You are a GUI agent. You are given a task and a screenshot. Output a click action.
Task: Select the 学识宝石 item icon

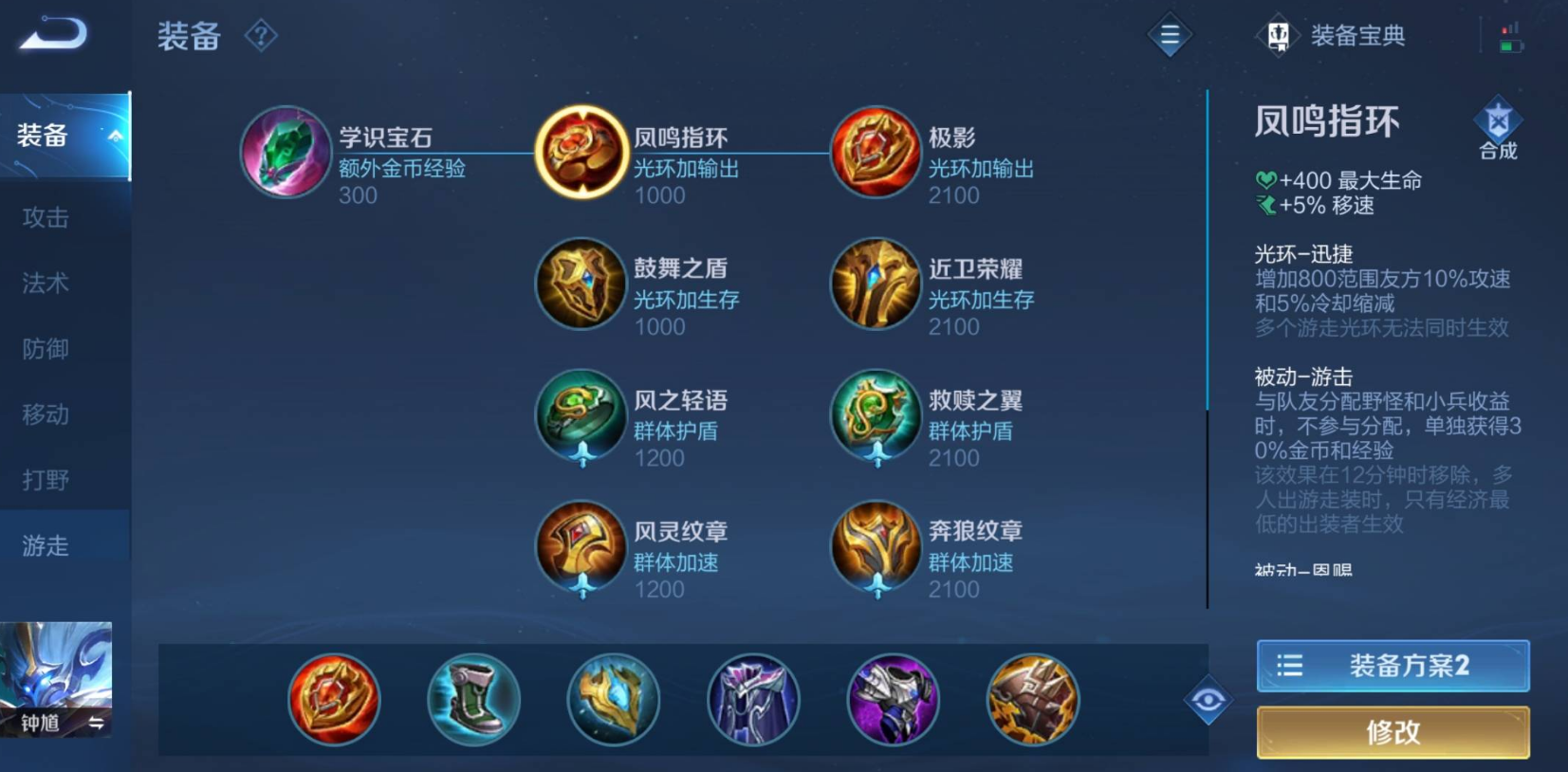(x=284, y=152)
